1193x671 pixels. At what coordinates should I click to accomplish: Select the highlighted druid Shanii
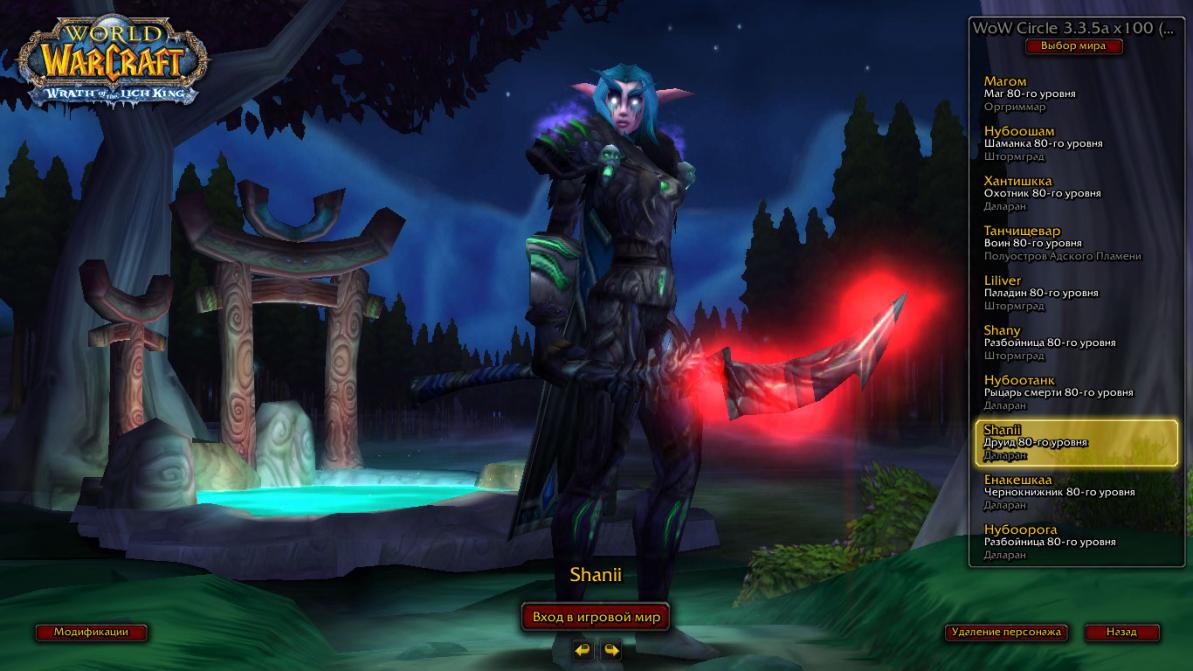(x=1075, y=442)
